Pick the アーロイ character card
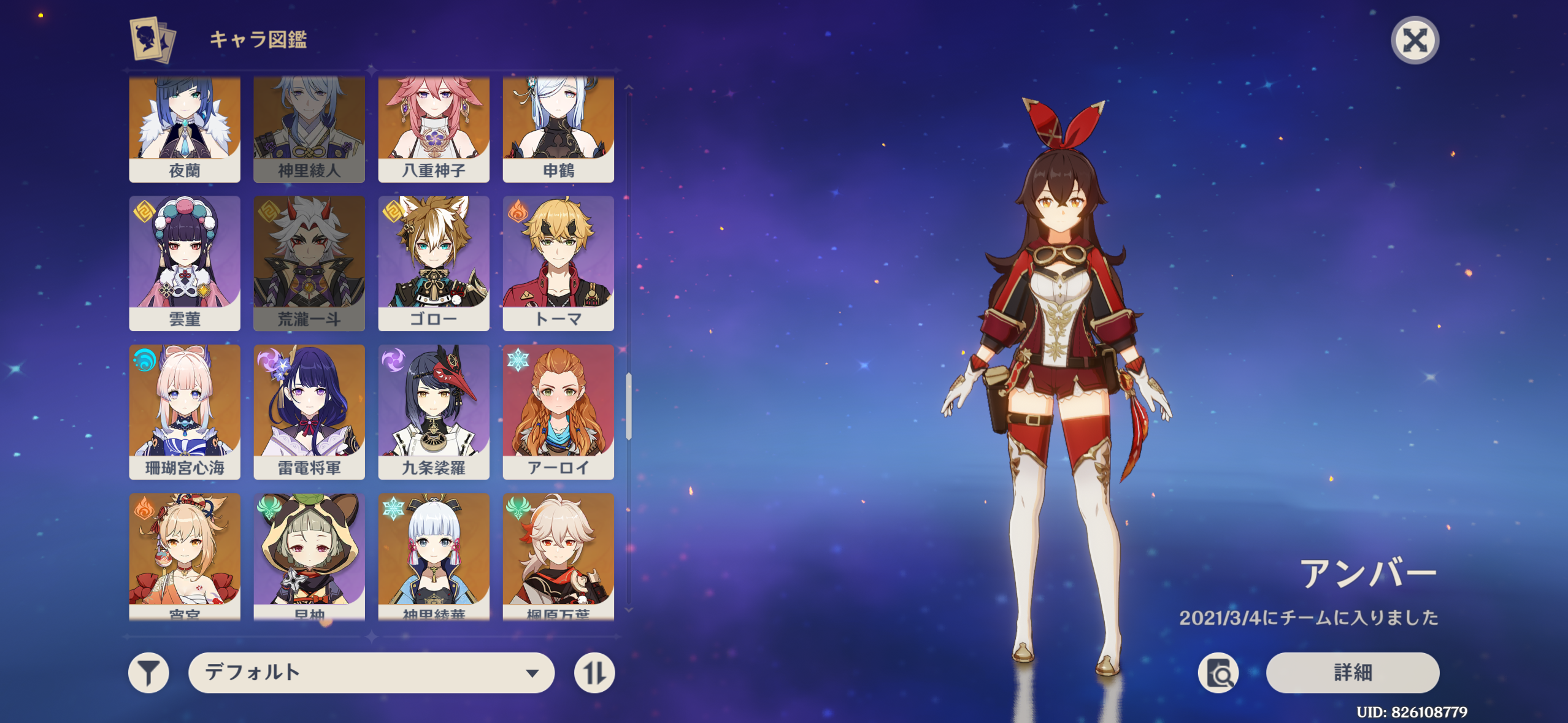The height and width of the screenshot is (723, 1568). pos(558,412)
